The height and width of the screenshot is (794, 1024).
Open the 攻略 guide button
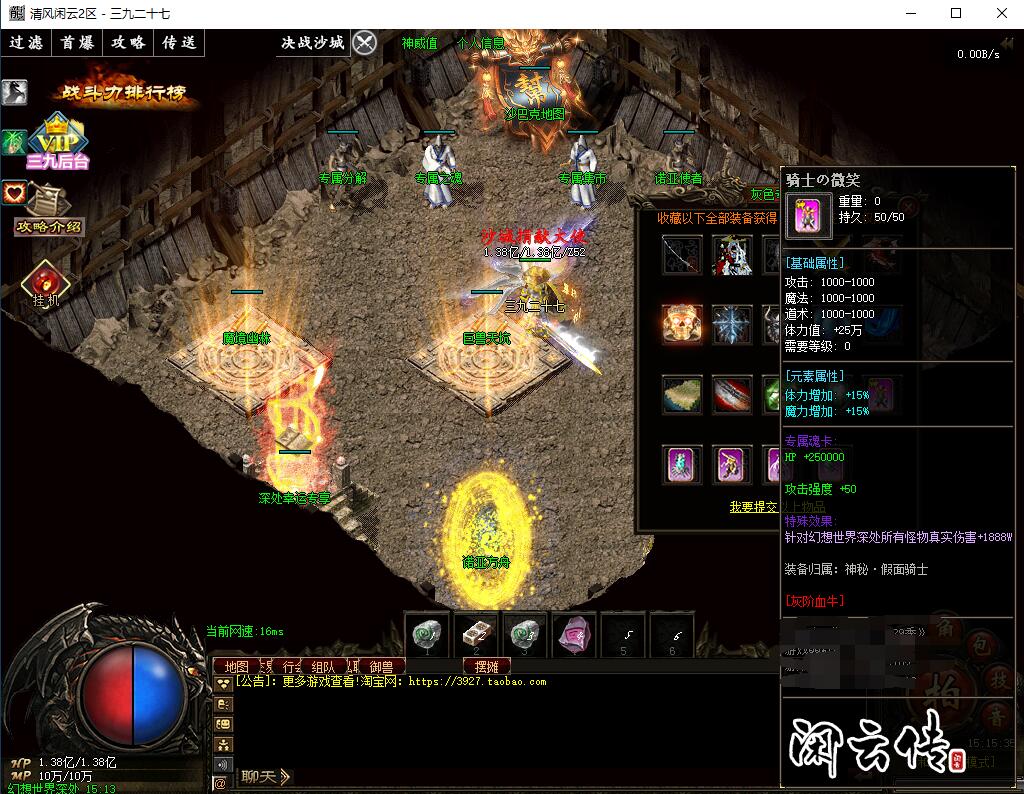[x=128, y=43]
